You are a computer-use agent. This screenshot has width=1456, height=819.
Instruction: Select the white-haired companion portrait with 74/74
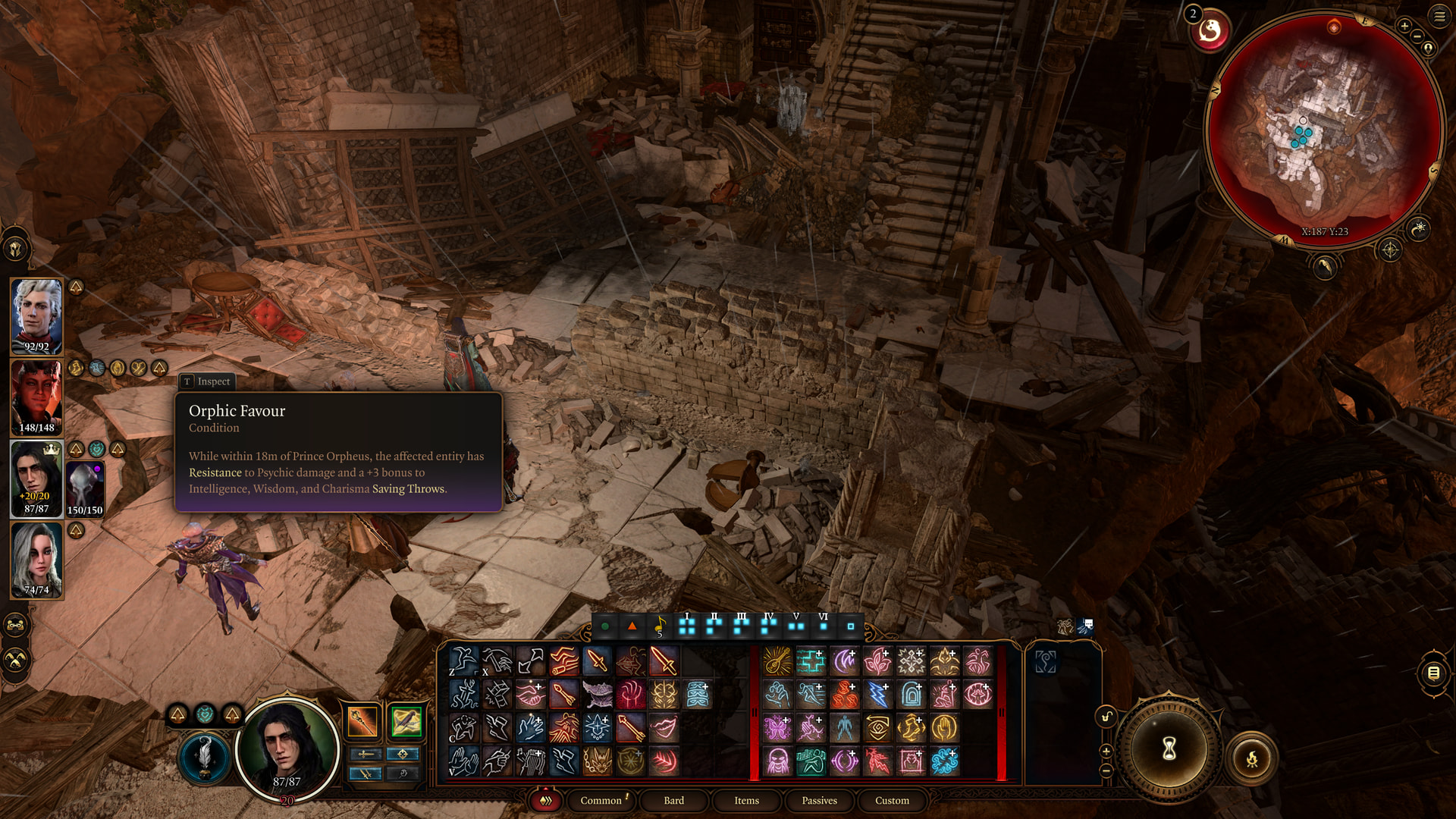pyautogui.click(x=36, y=560)
